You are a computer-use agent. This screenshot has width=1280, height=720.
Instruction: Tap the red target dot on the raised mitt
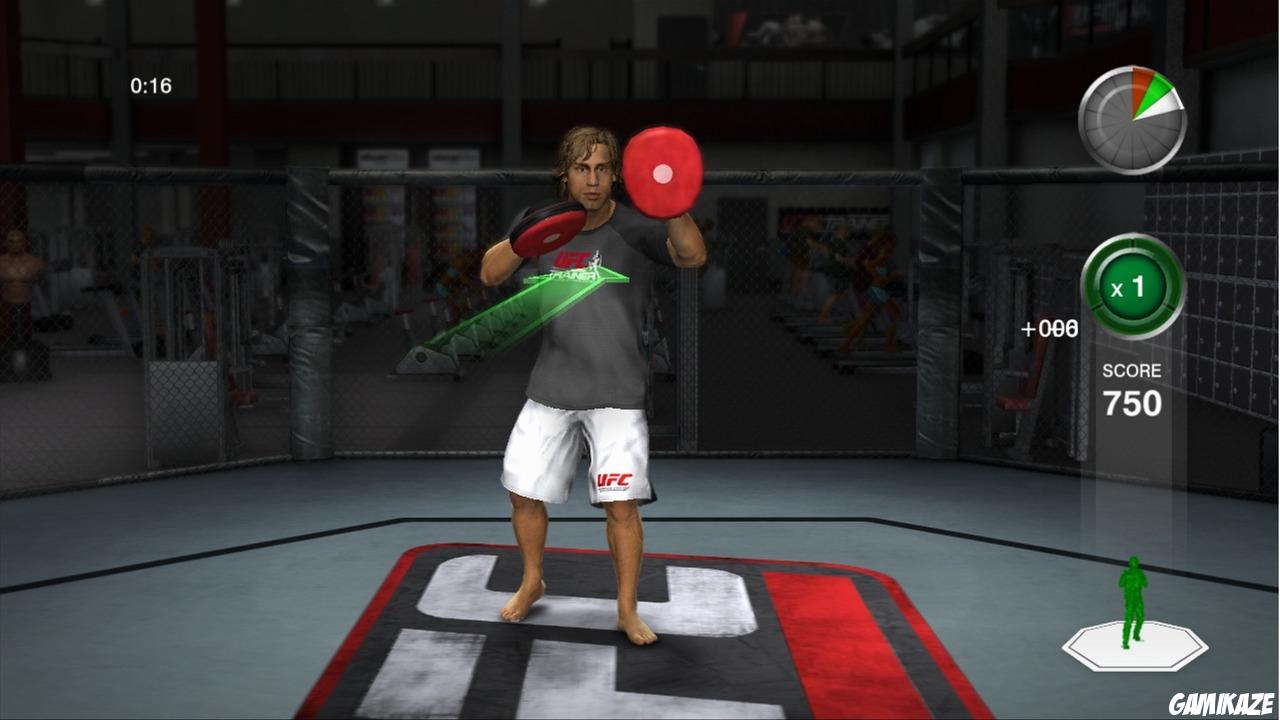tap(663, 172)
